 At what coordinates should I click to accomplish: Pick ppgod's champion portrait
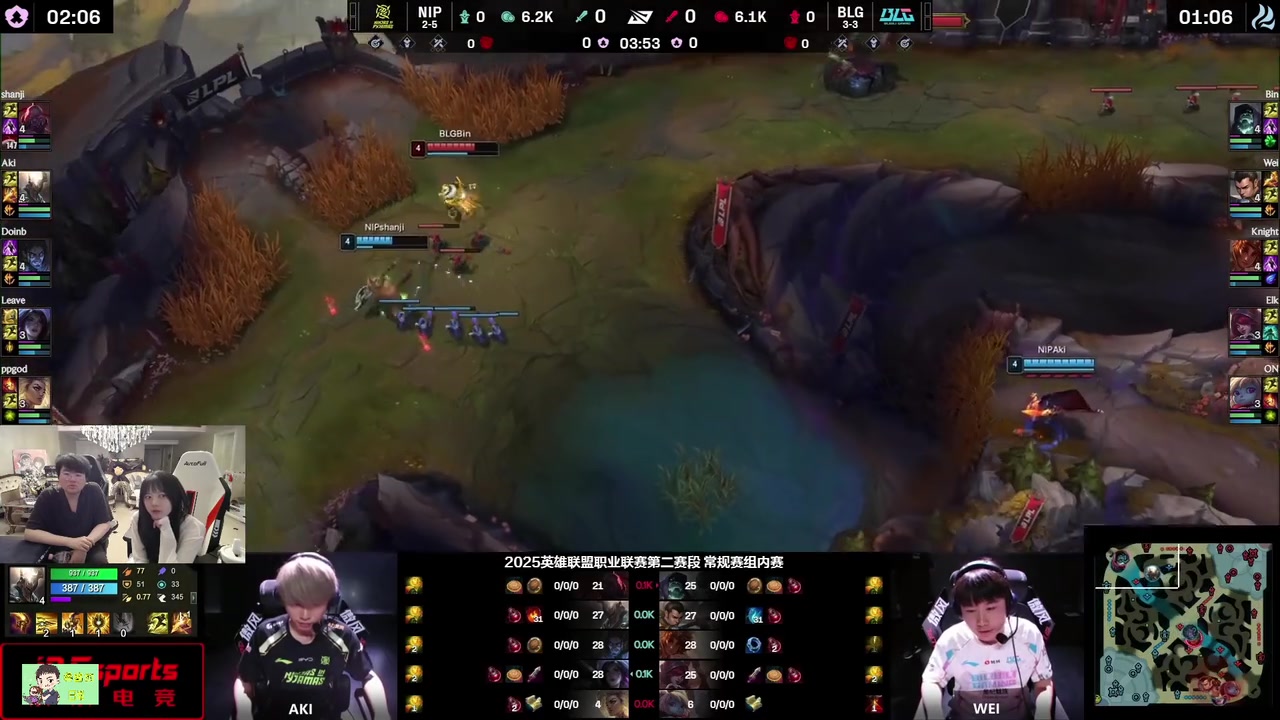34,393
